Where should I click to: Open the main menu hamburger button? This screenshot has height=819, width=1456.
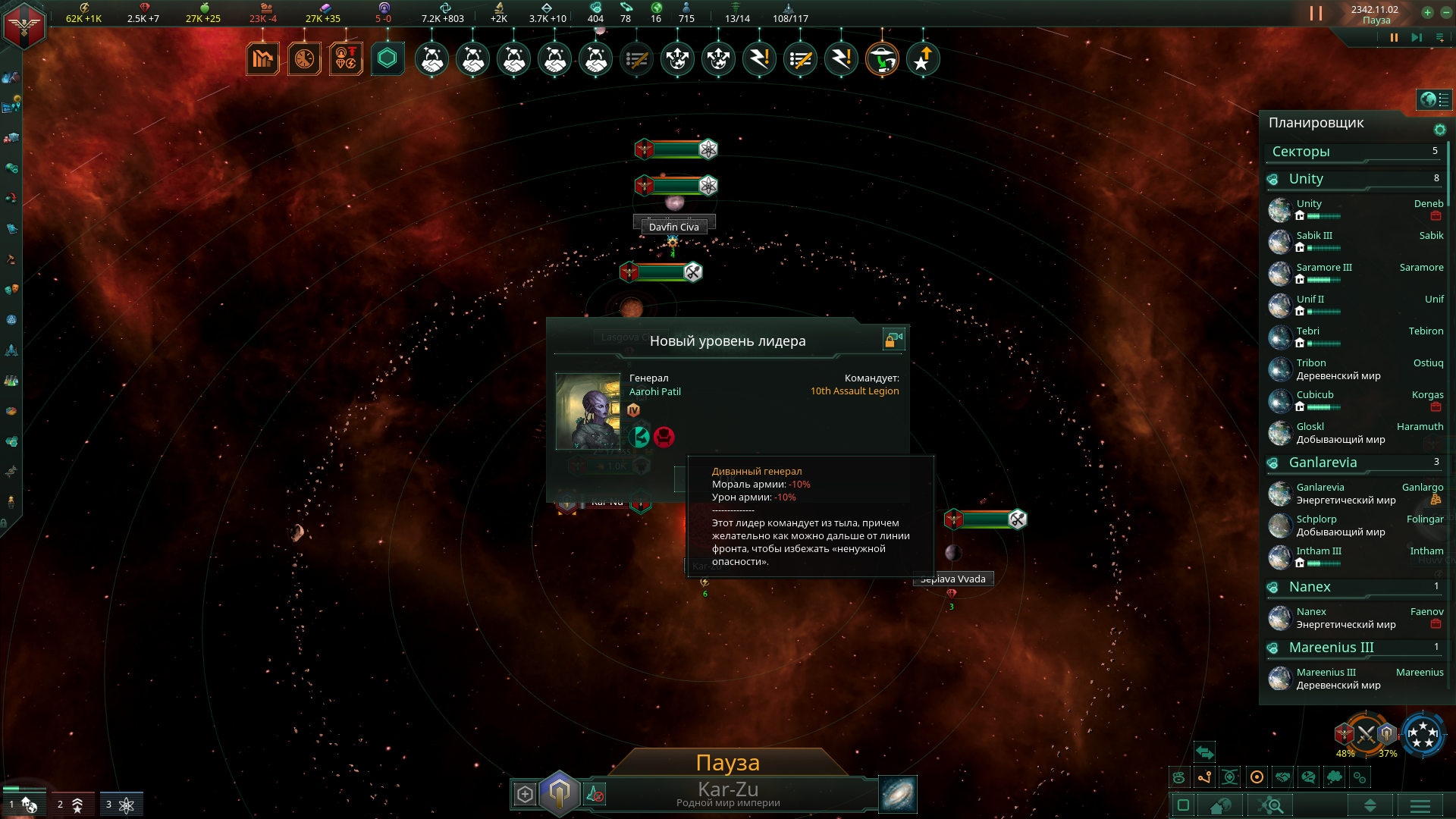(x=1420, y=805)
